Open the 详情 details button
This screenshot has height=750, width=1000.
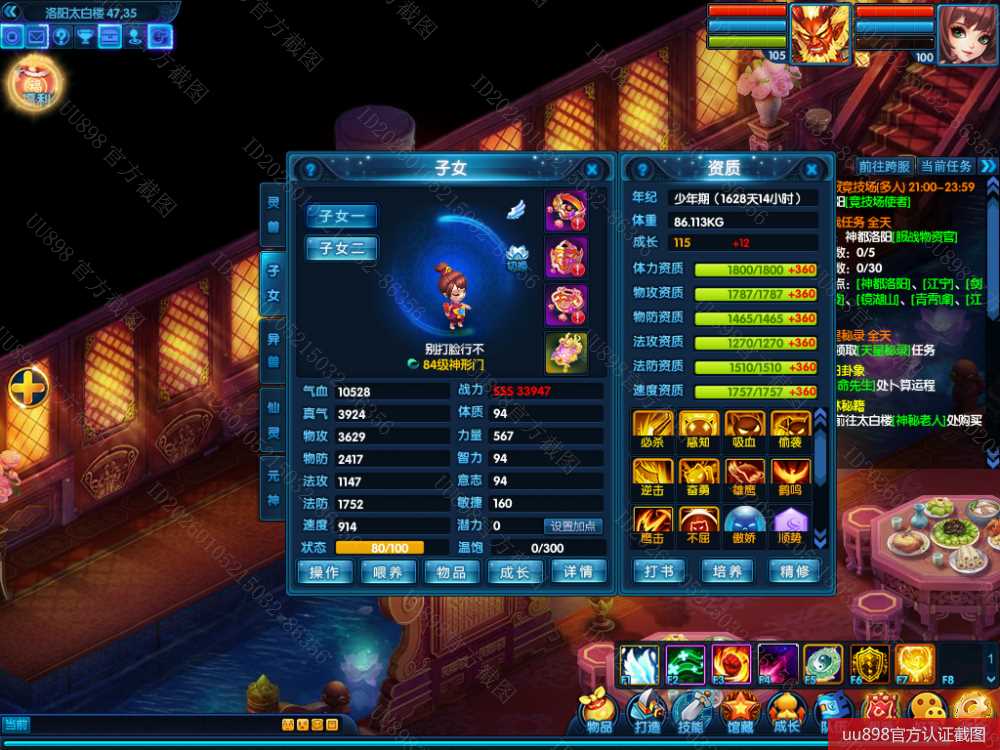point(578,572)
